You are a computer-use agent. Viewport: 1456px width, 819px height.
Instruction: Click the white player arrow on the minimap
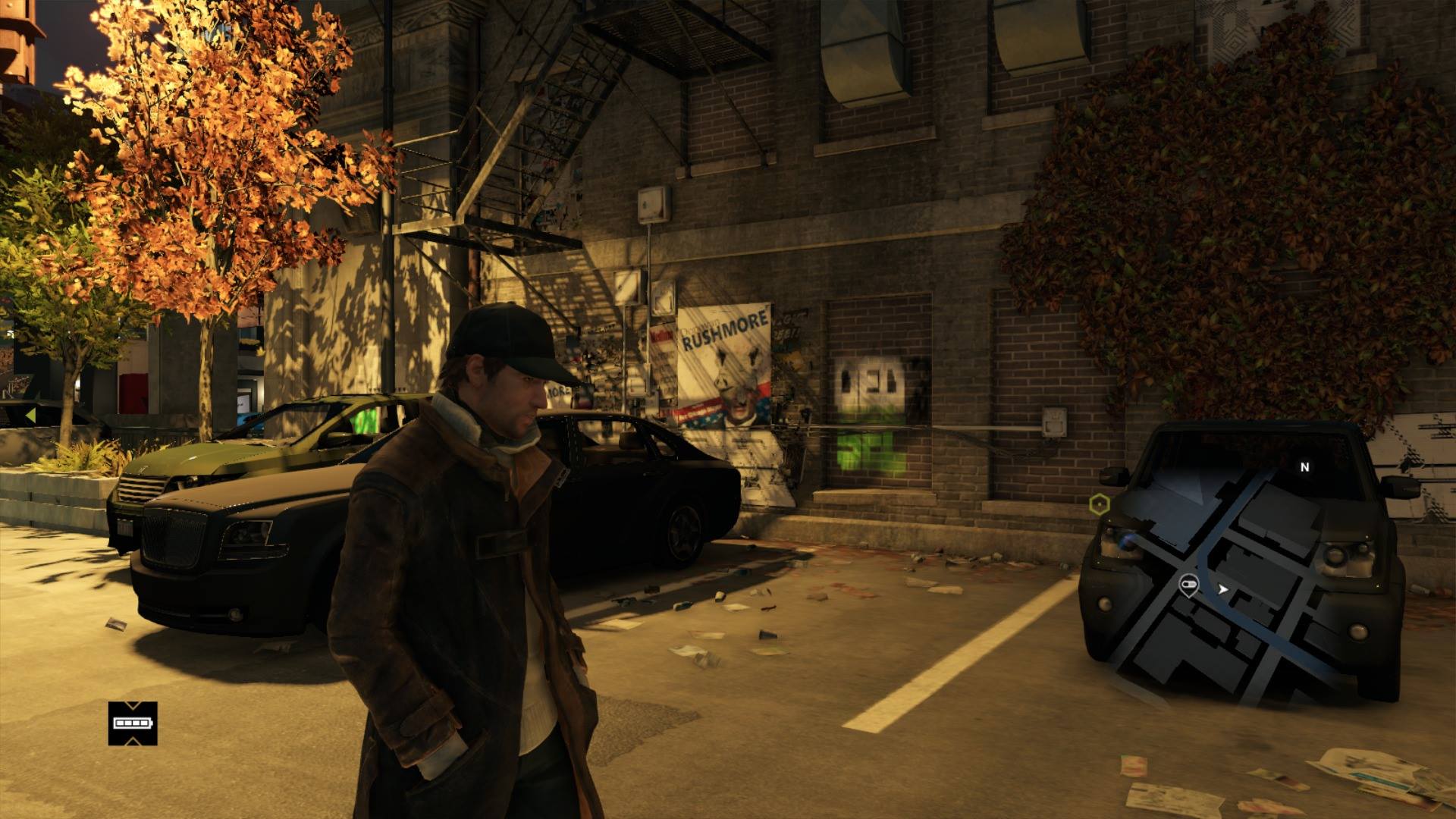tap(1222, 588)
